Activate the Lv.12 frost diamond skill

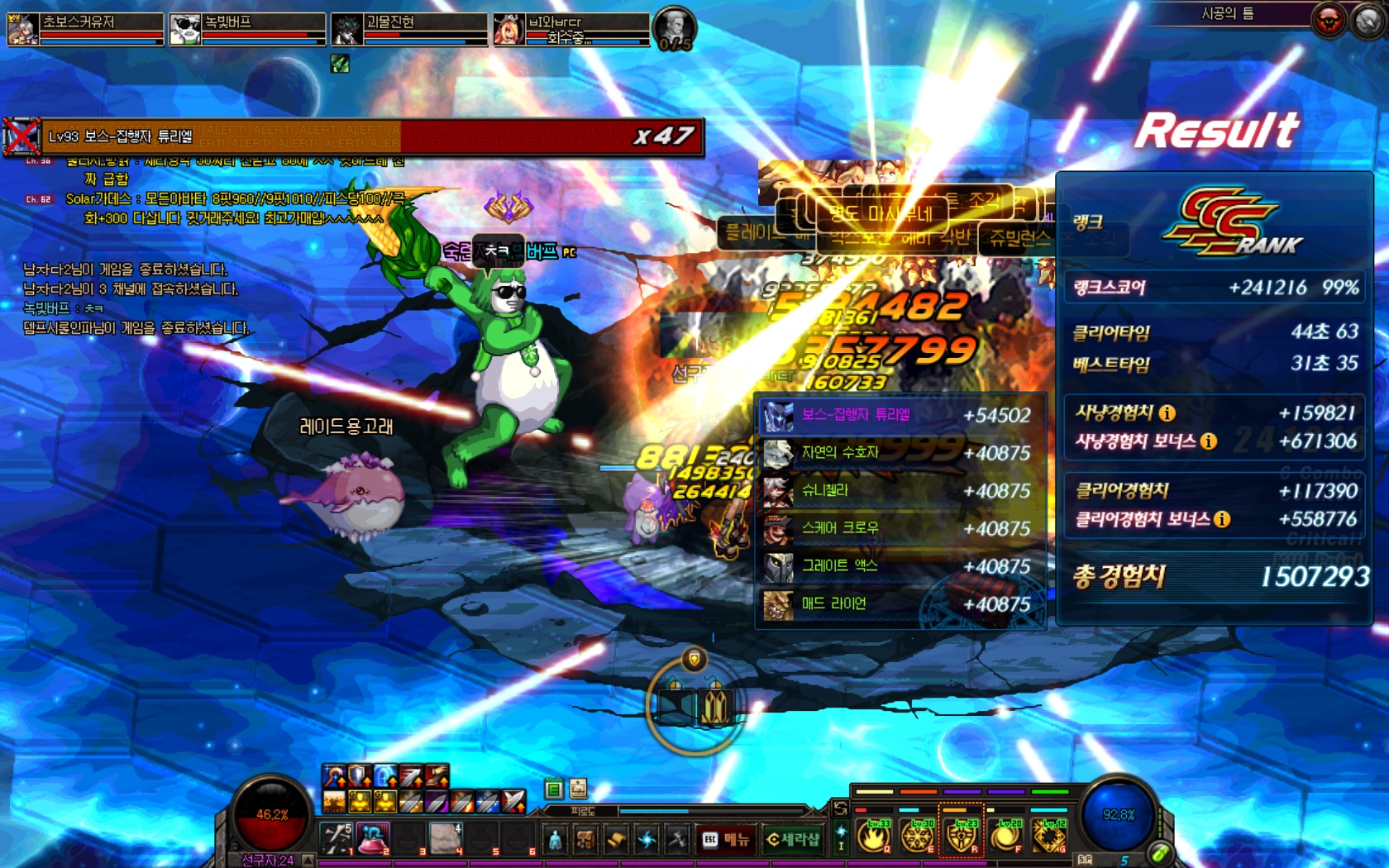point(1049,837)
